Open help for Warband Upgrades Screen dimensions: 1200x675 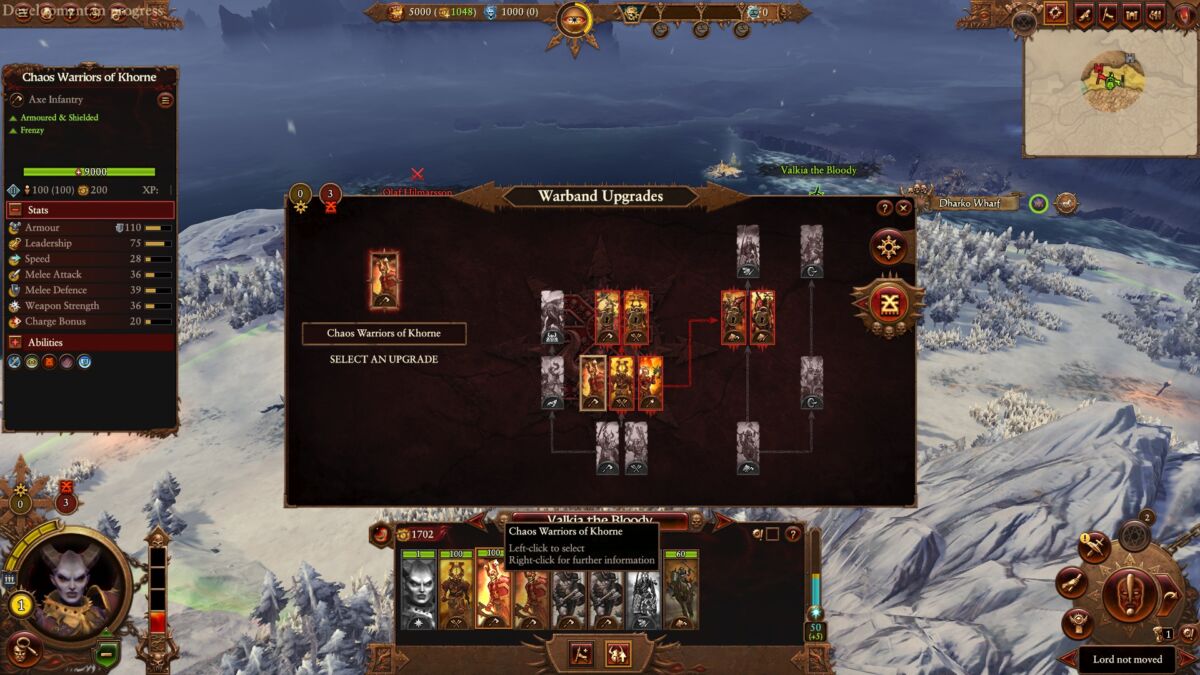pos(884,208)
